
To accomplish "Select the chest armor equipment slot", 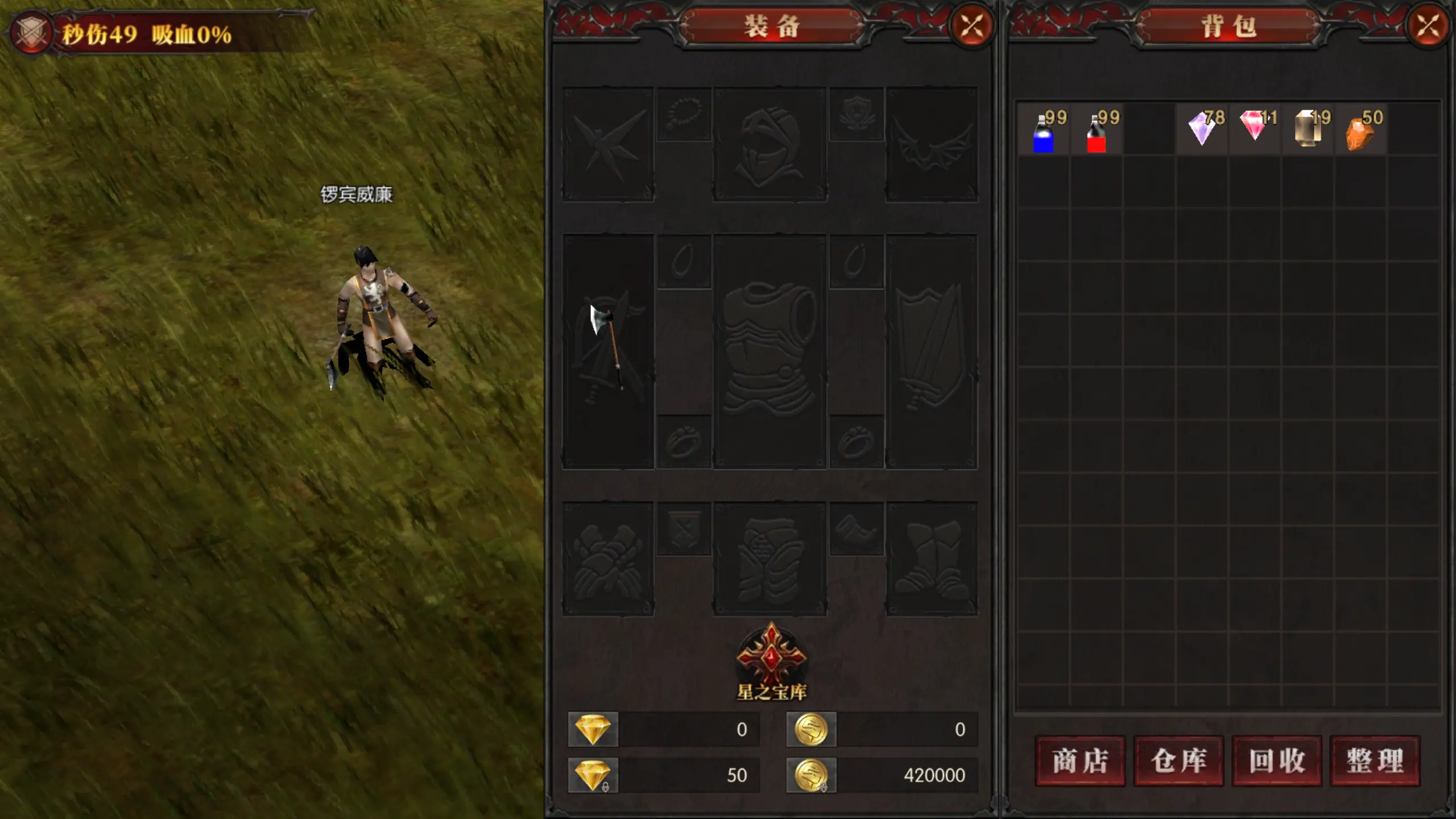I will click(x=770, y=351).
